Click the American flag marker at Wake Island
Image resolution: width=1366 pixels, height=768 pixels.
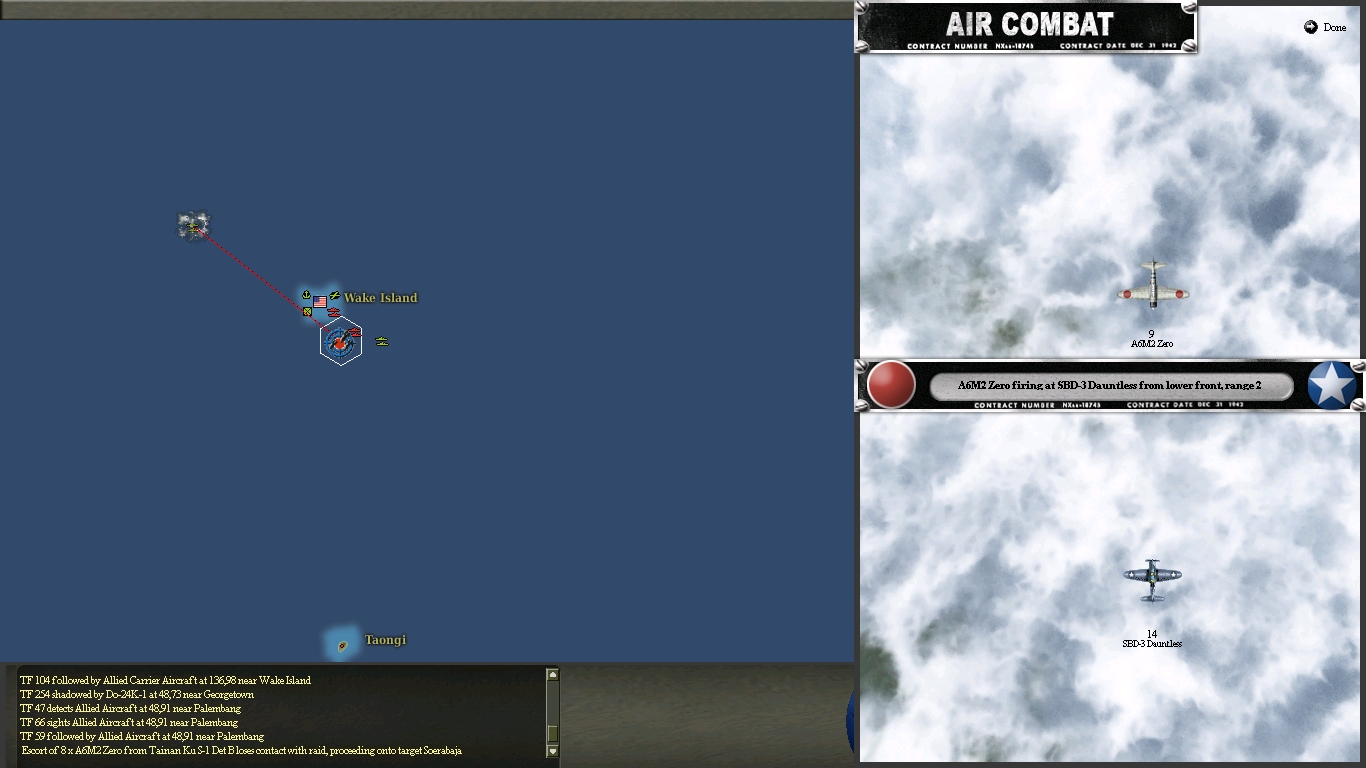(x=320, y=300)
